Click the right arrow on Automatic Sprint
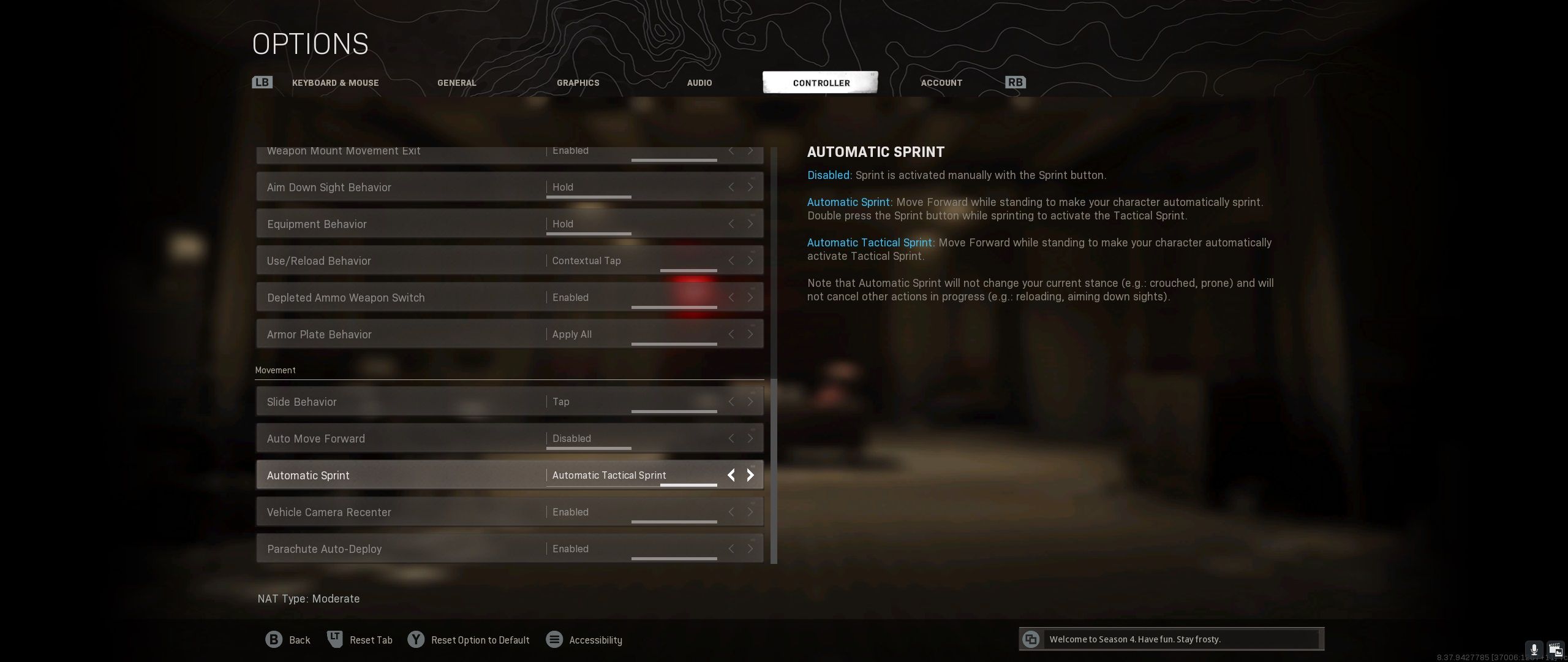Image resolution: width=1568 pixels, height=662 pixels. pos(750,475)
